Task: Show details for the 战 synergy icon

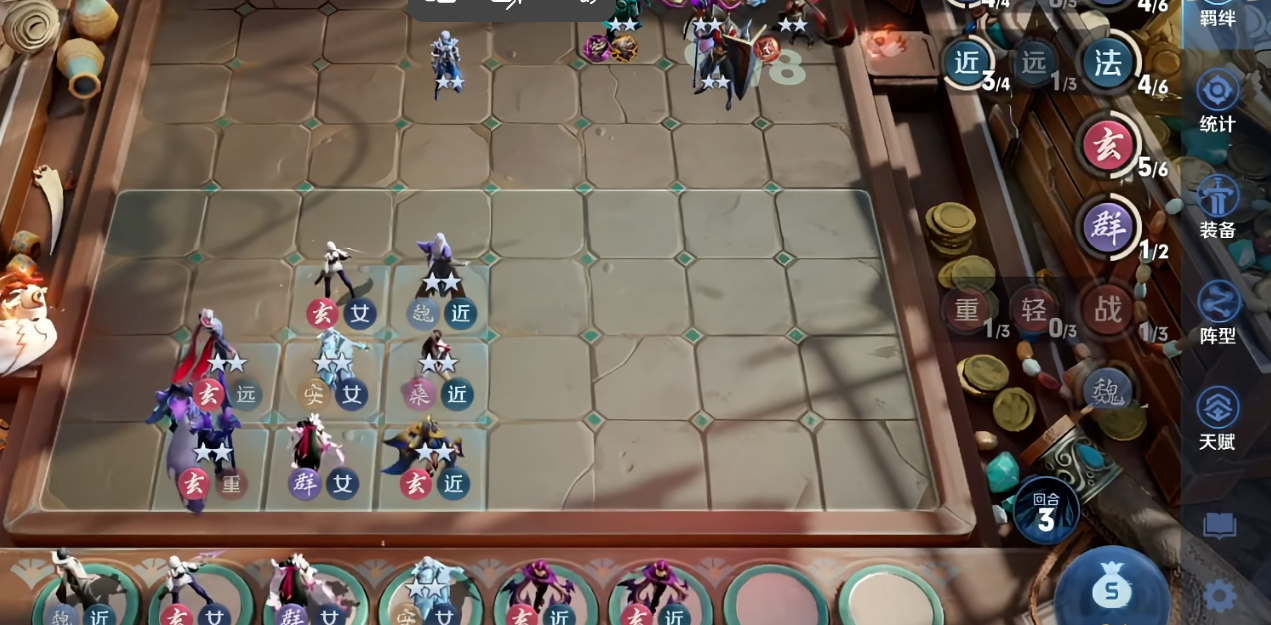Action: coord(1107,309)
